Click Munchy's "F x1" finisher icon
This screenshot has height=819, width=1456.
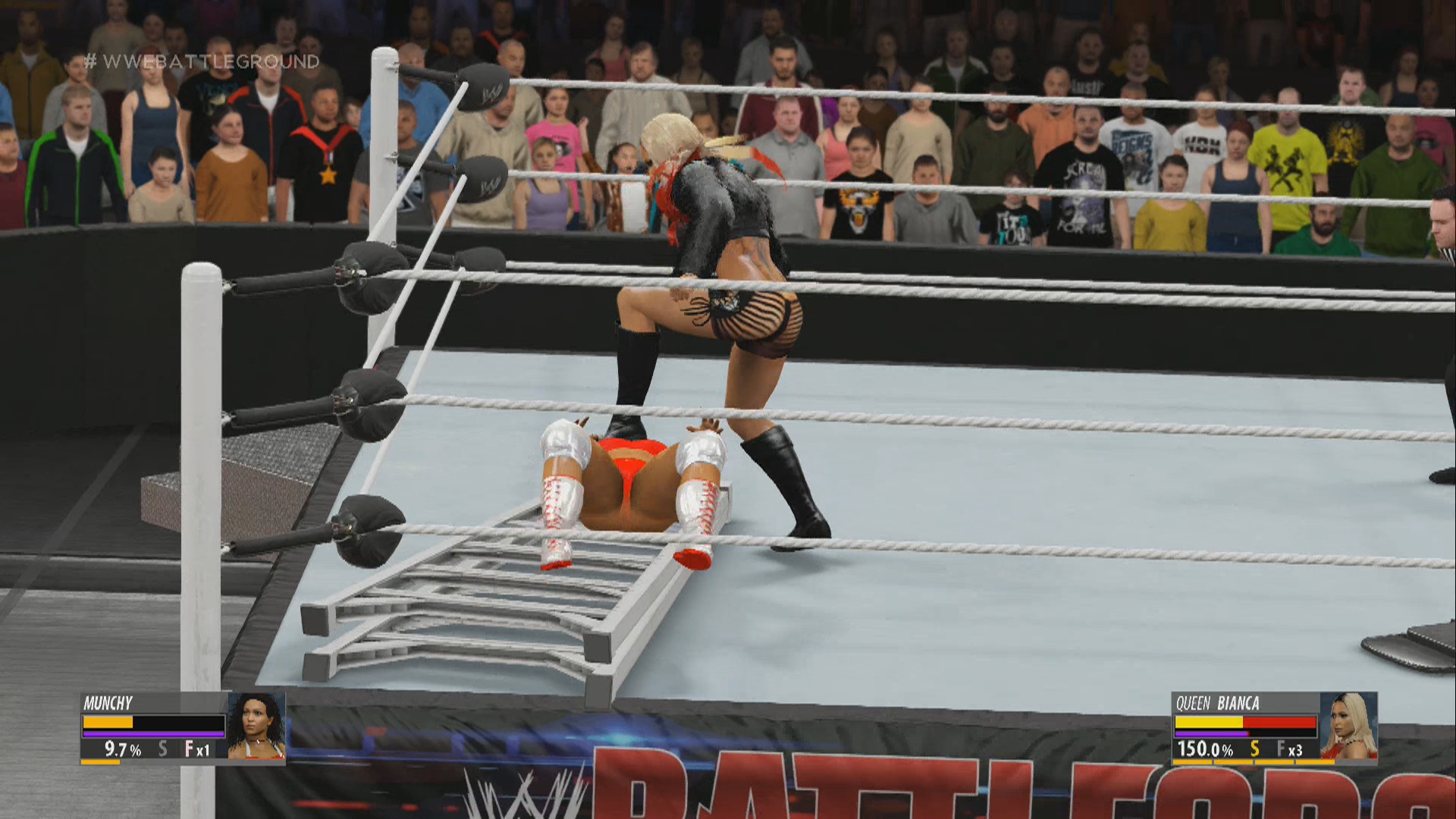196,748
